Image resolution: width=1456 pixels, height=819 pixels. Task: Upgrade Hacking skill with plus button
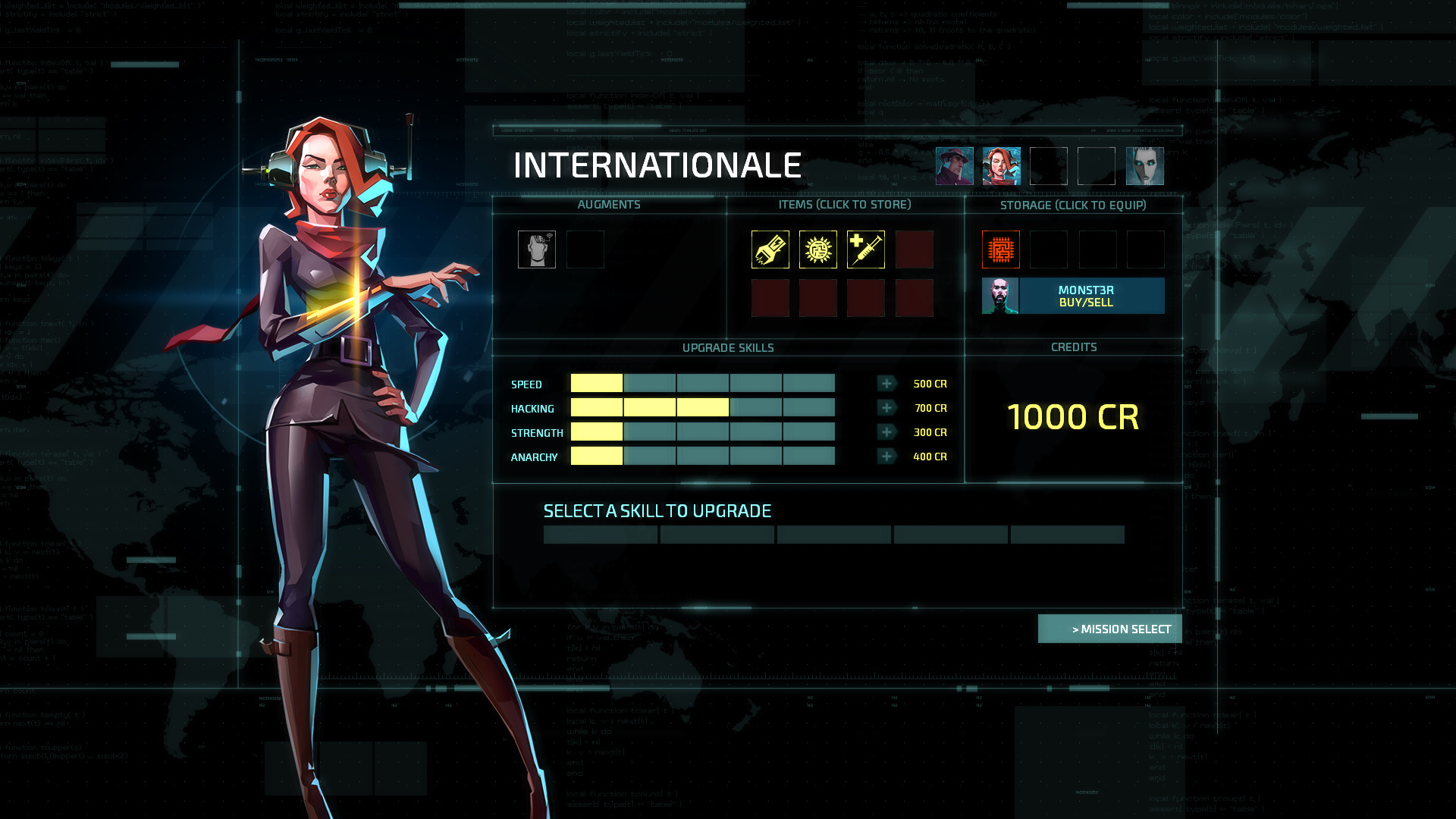coord(886,408)
